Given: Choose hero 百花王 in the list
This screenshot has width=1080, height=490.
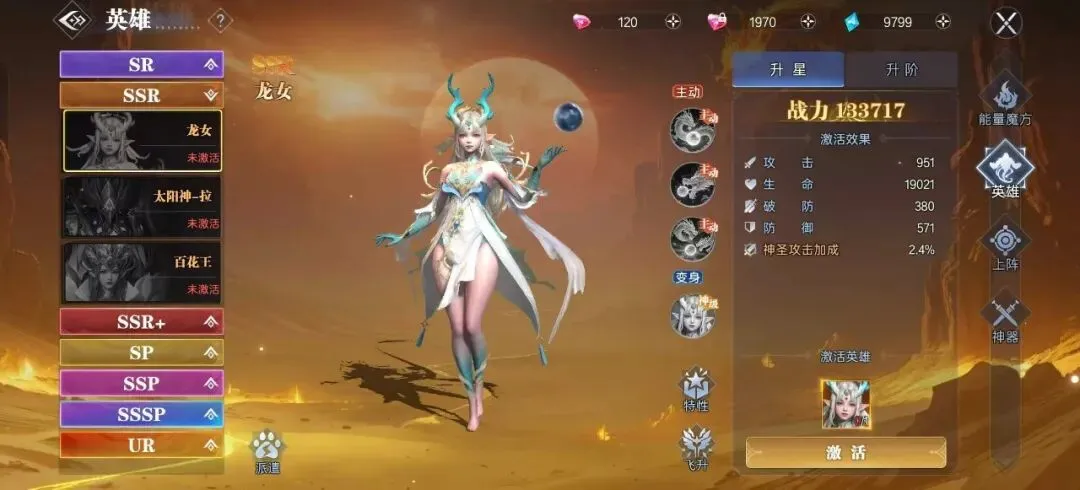Looking at the screenshot, I should point(142,272).
